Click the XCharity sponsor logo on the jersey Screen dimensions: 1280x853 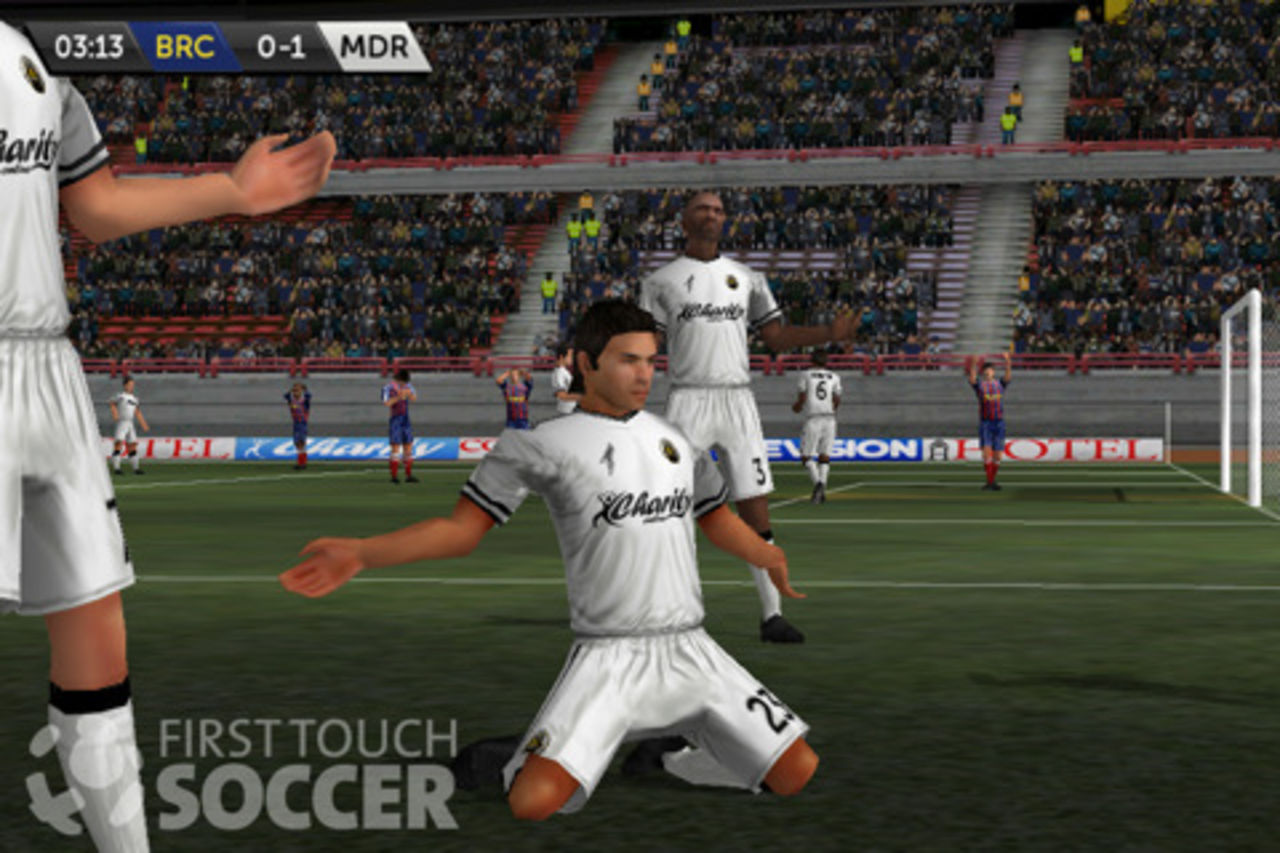638,505
